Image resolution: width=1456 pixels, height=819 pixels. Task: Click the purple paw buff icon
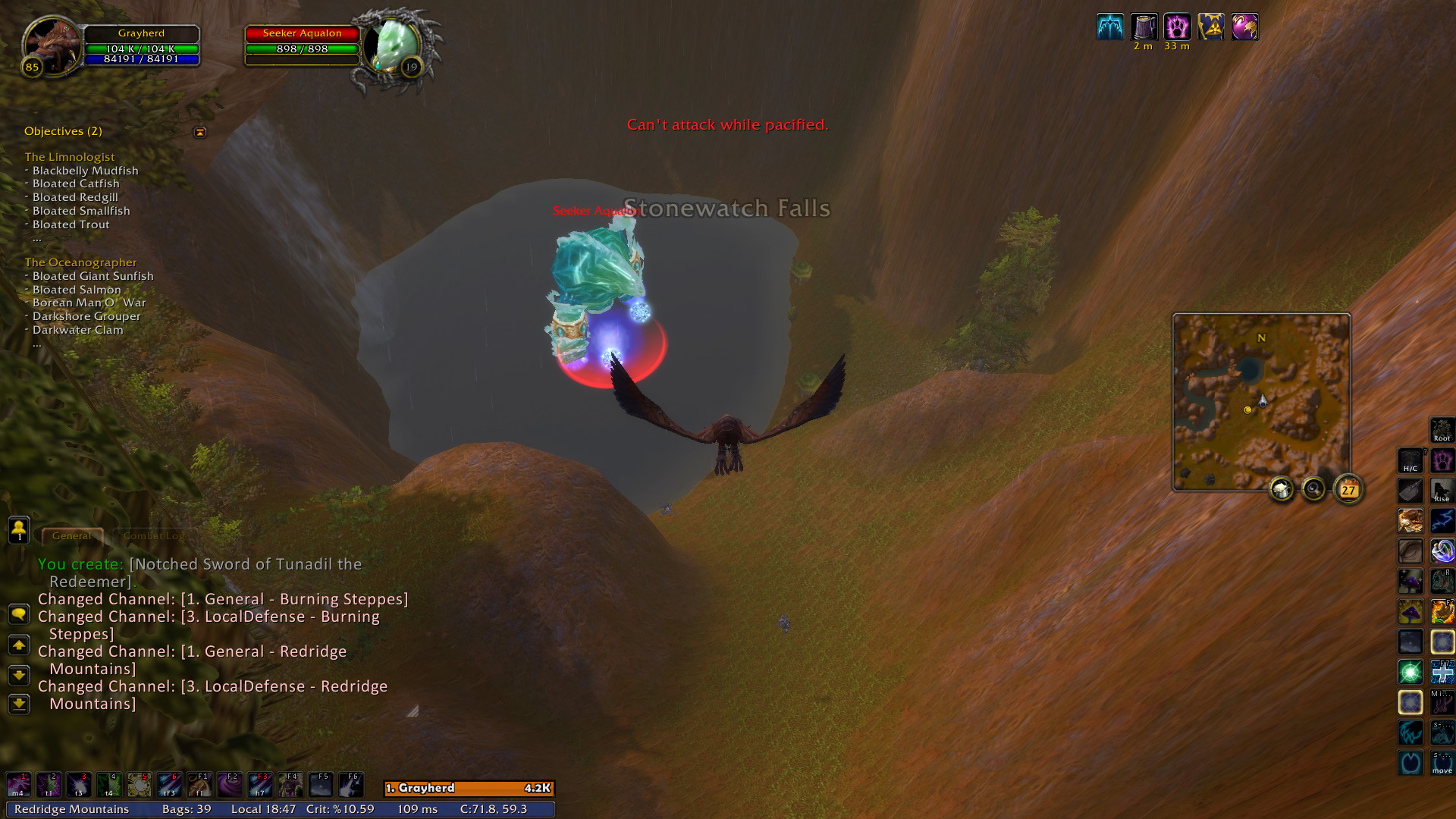coord(1177,27)
